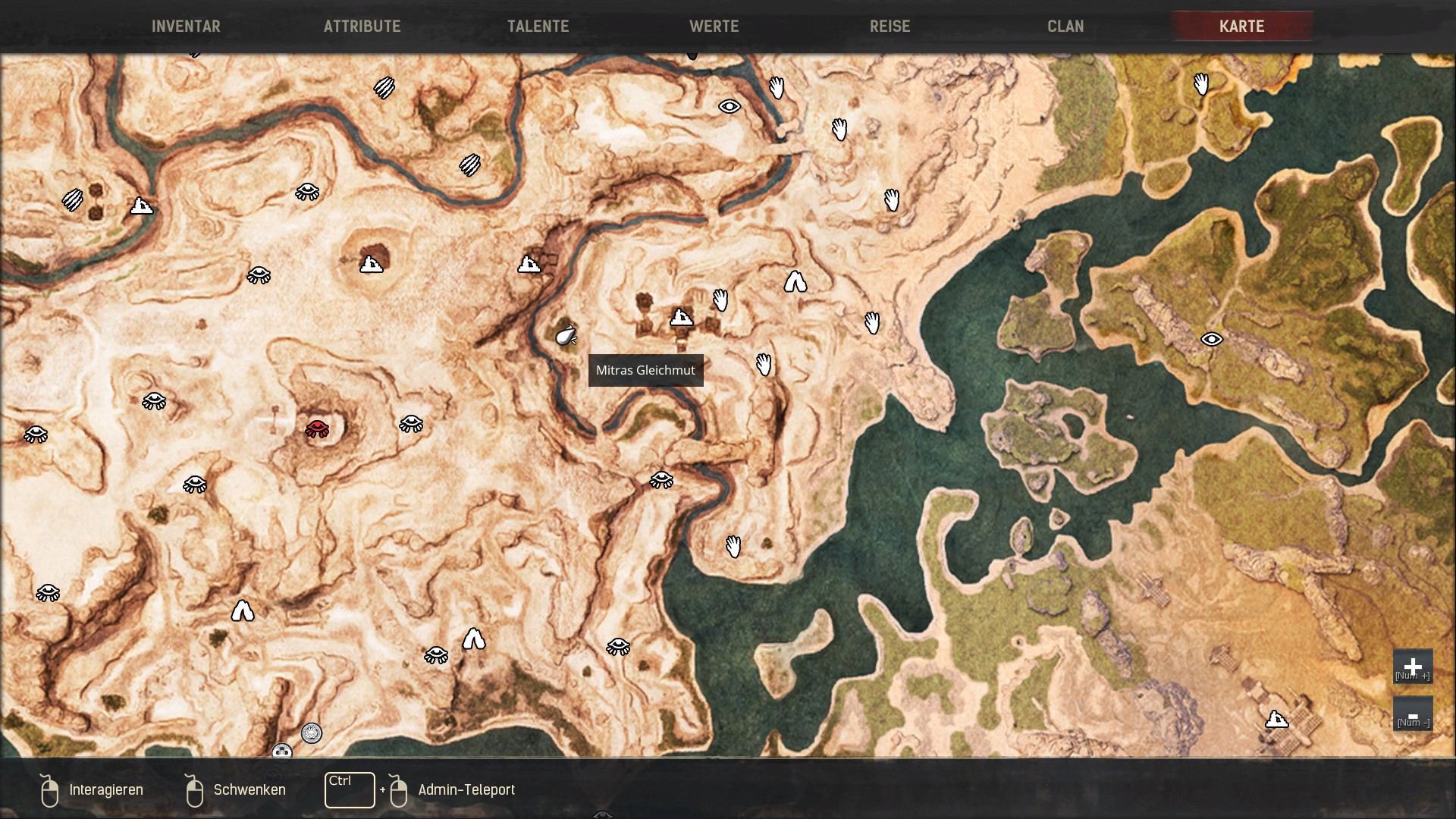
Task: Zoom out with the minus button
Action: pyautogui.click(x=1412, y=714)
